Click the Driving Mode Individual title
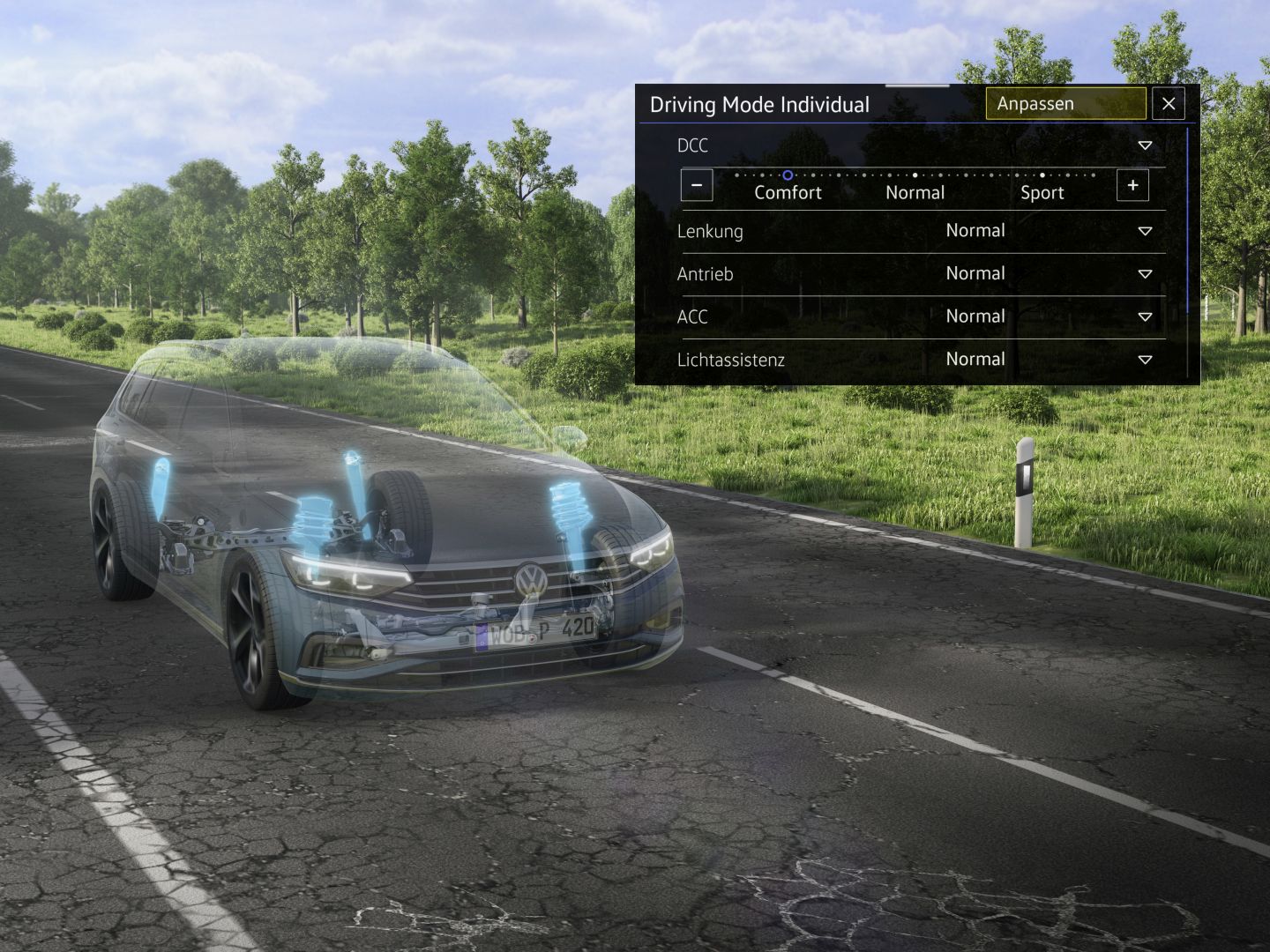 (x=760, y=104)
